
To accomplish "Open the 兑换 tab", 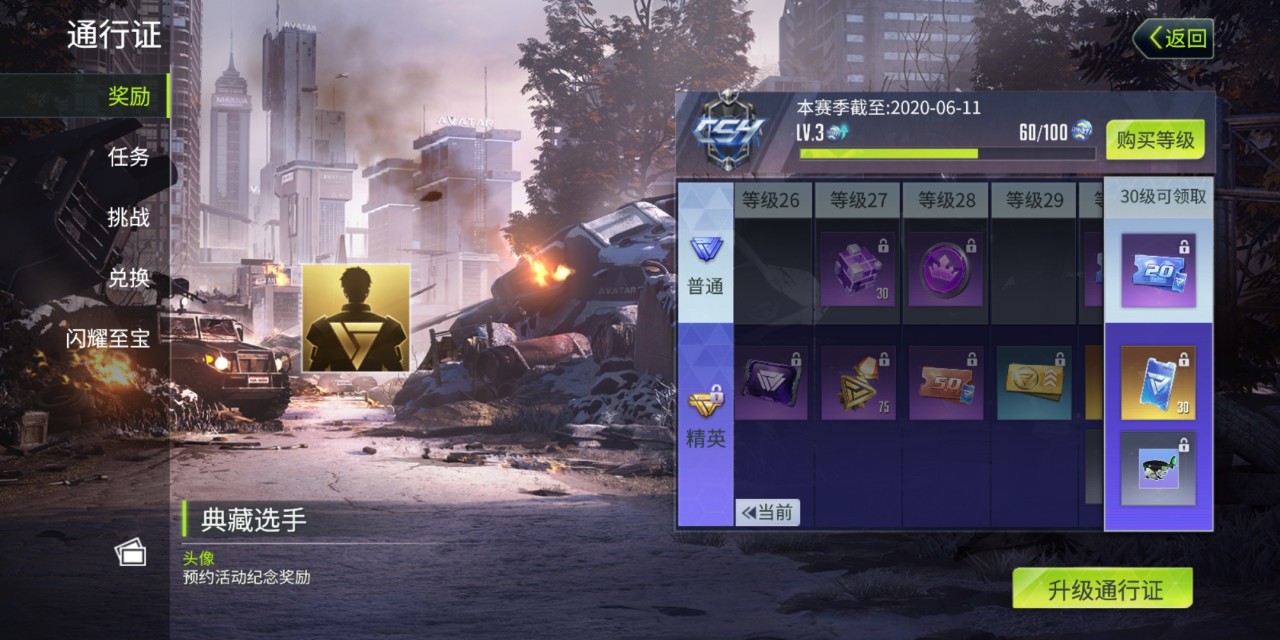I will coord(129,278).
